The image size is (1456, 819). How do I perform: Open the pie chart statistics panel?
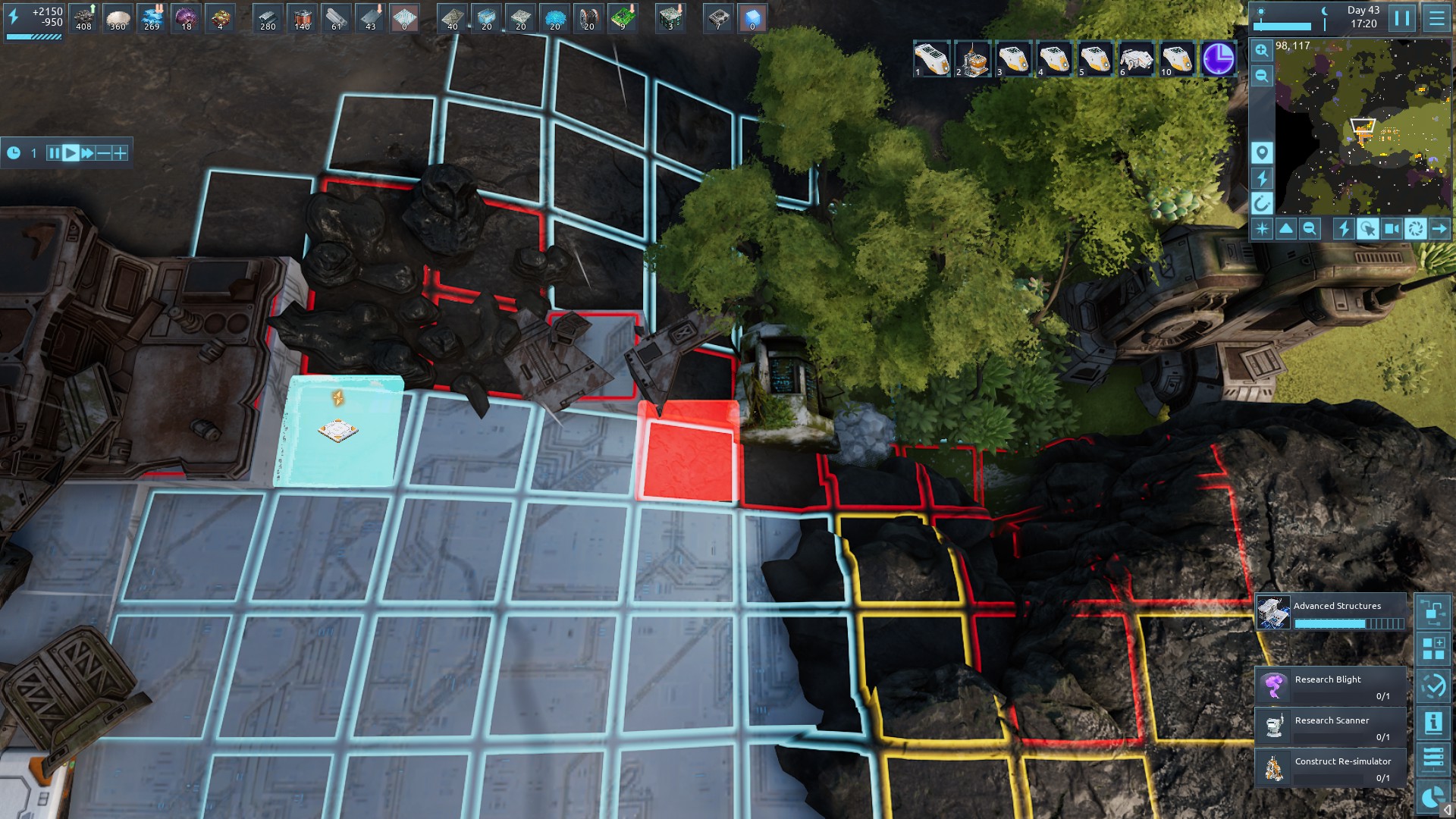[1433, 797]
